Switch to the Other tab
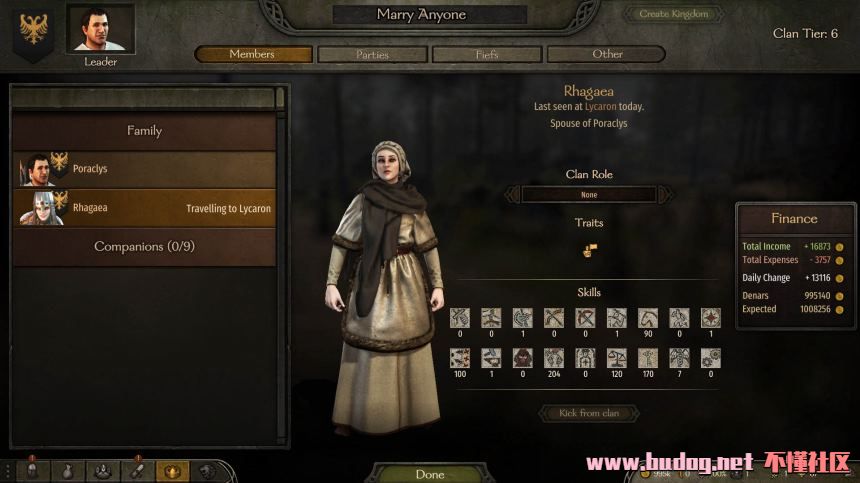 click(x=607, y=54)
